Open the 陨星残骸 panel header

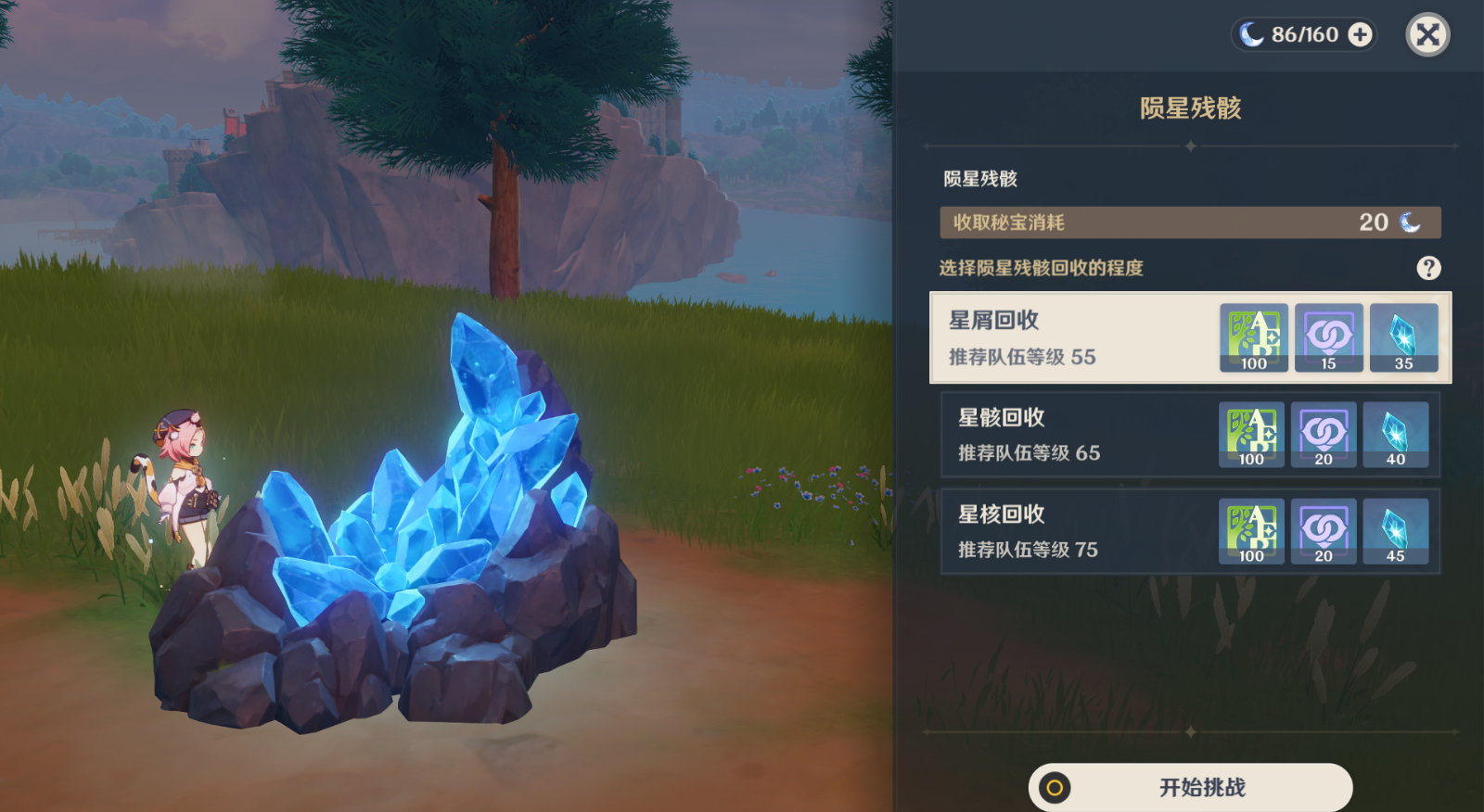1190,108
